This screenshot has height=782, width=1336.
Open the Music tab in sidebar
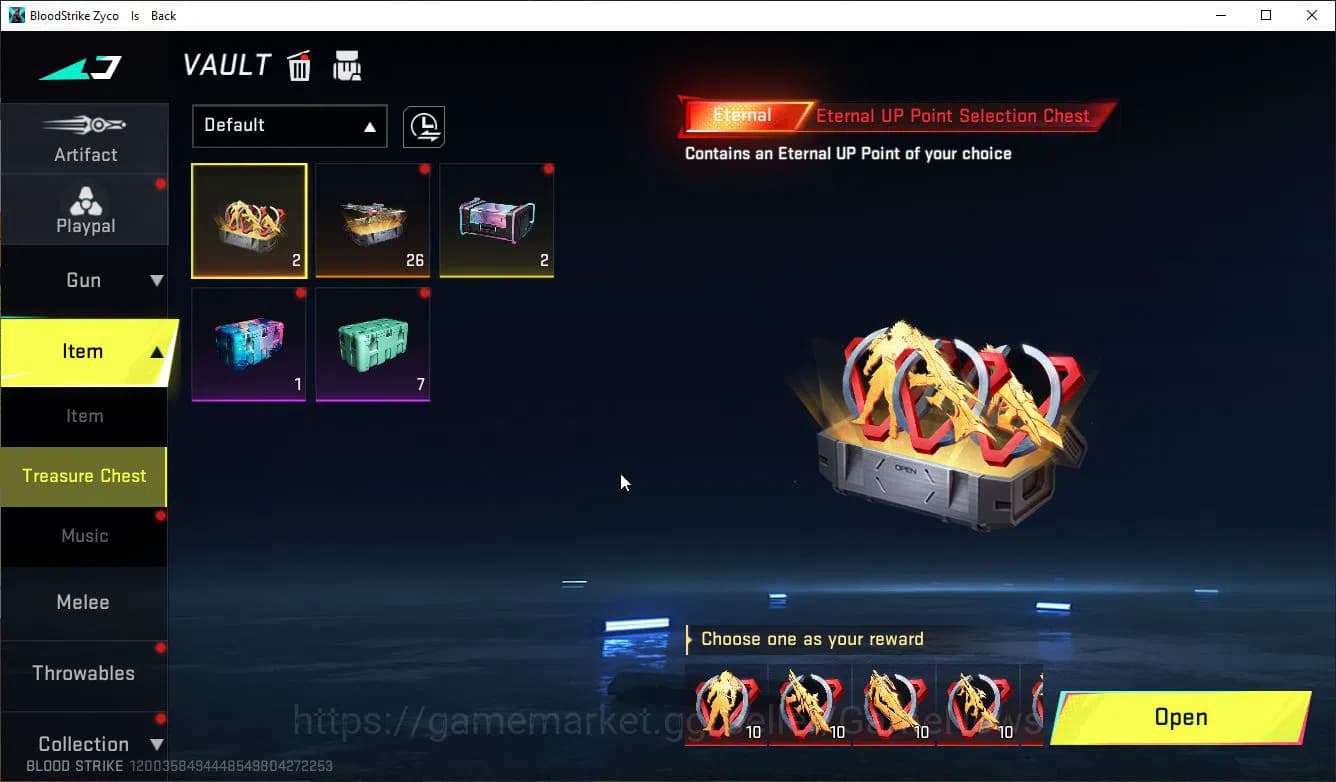pos(84,536)
